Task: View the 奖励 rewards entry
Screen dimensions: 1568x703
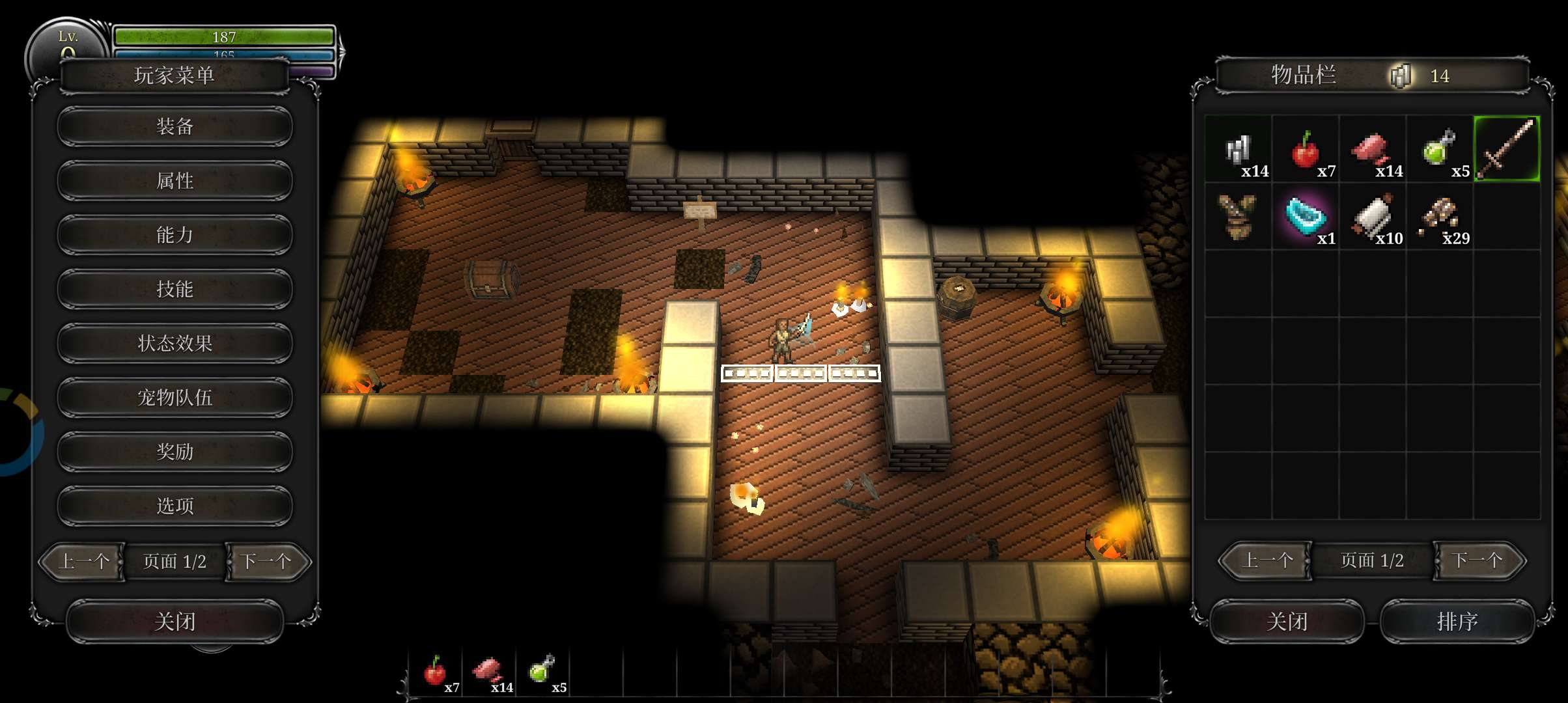Action: pos(175,451)
